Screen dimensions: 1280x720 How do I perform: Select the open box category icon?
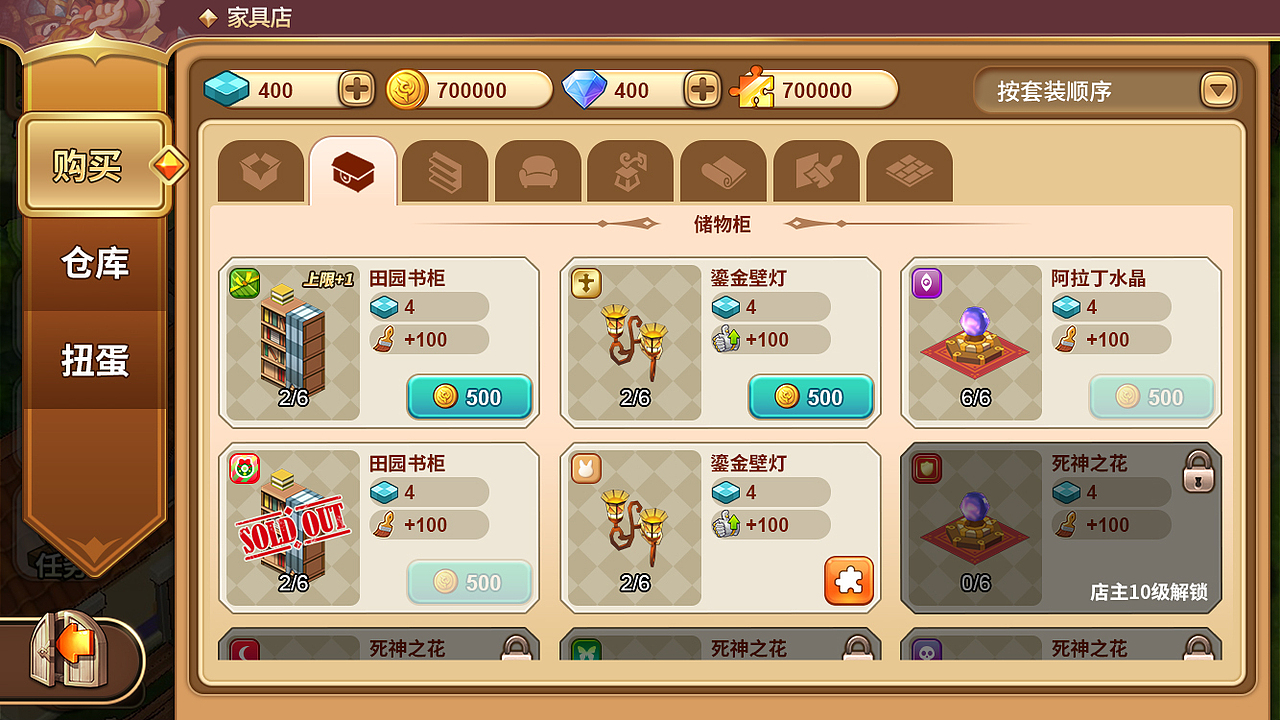(x=260, y=170)
